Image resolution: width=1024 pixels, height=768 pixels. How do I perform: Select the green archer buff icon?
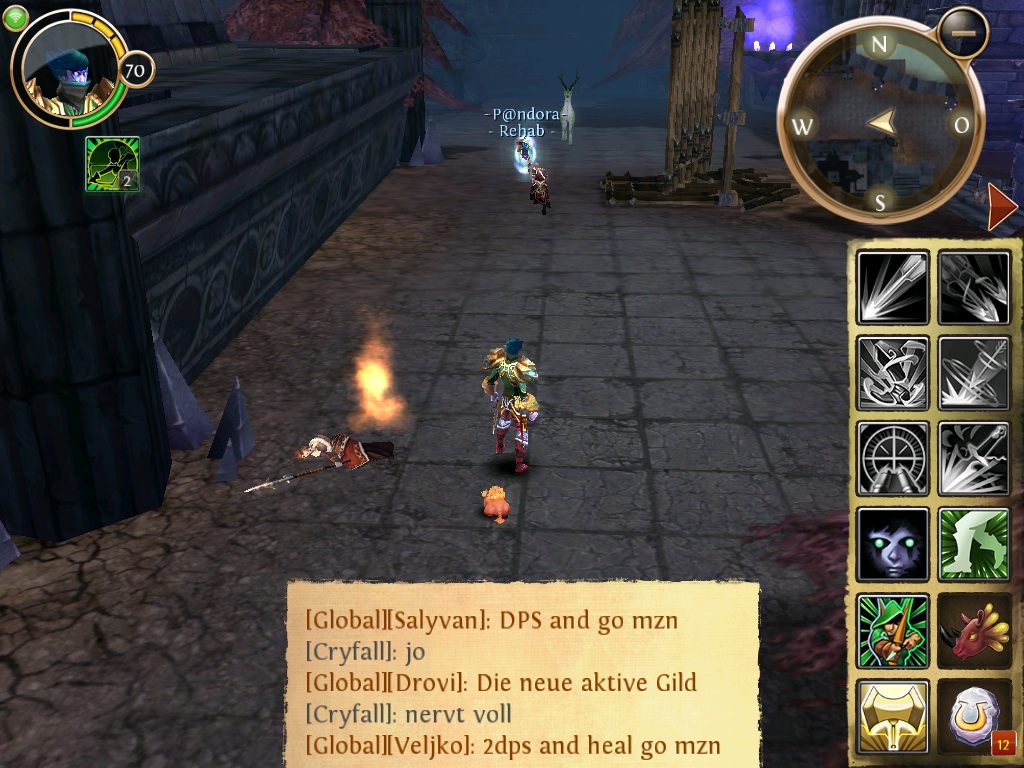click(x=112, y=164)
